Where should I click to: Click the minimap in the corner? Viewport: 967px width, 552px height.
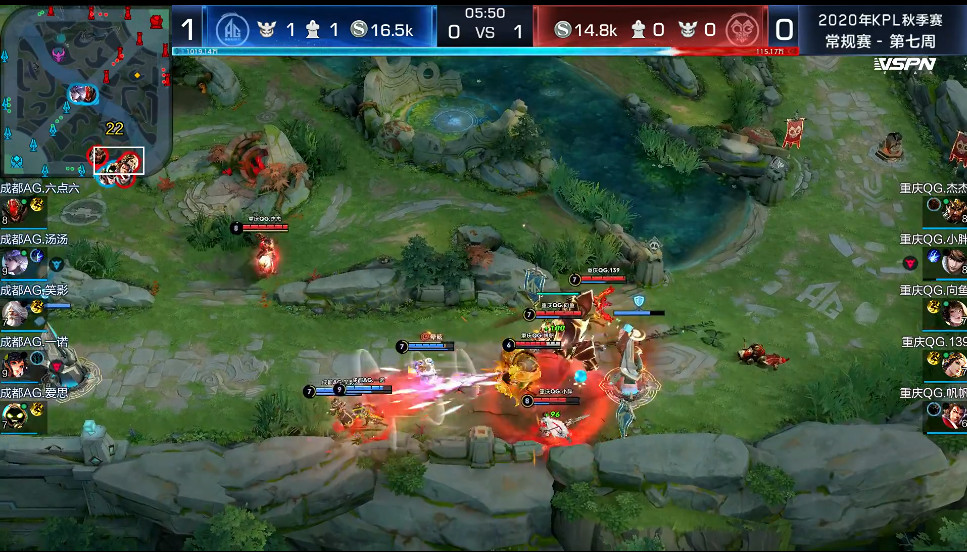(x=86, y=92)
